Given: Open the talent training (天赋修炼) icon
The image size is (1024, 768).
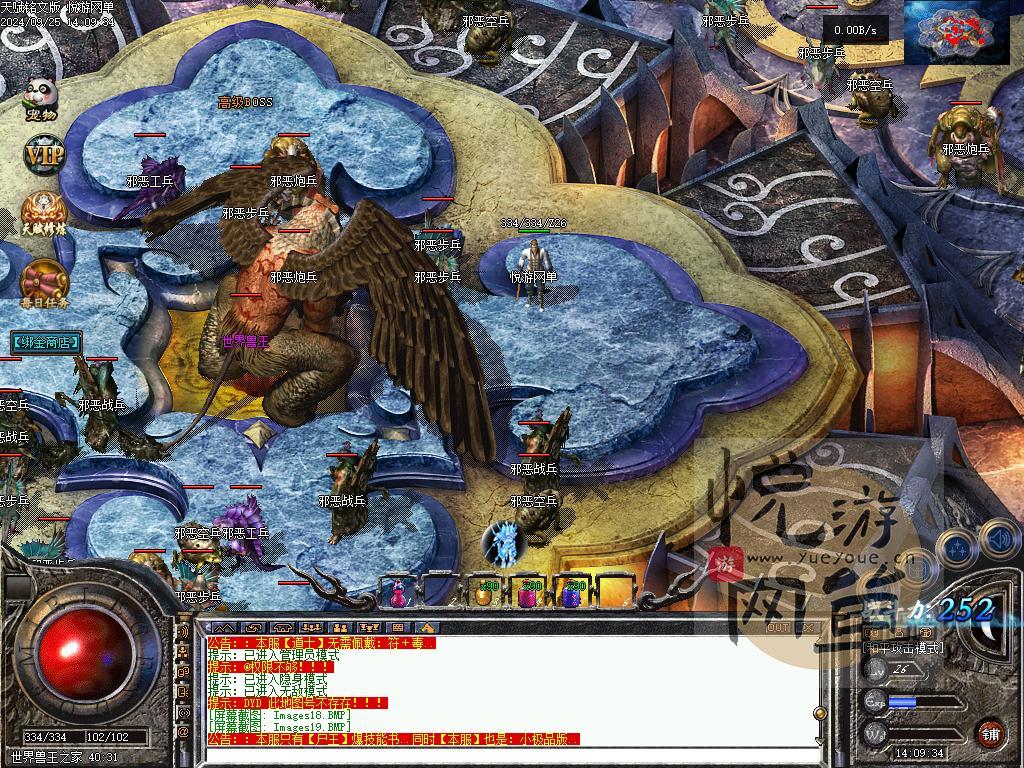Looking at the screenshot, I should [43, 212].
